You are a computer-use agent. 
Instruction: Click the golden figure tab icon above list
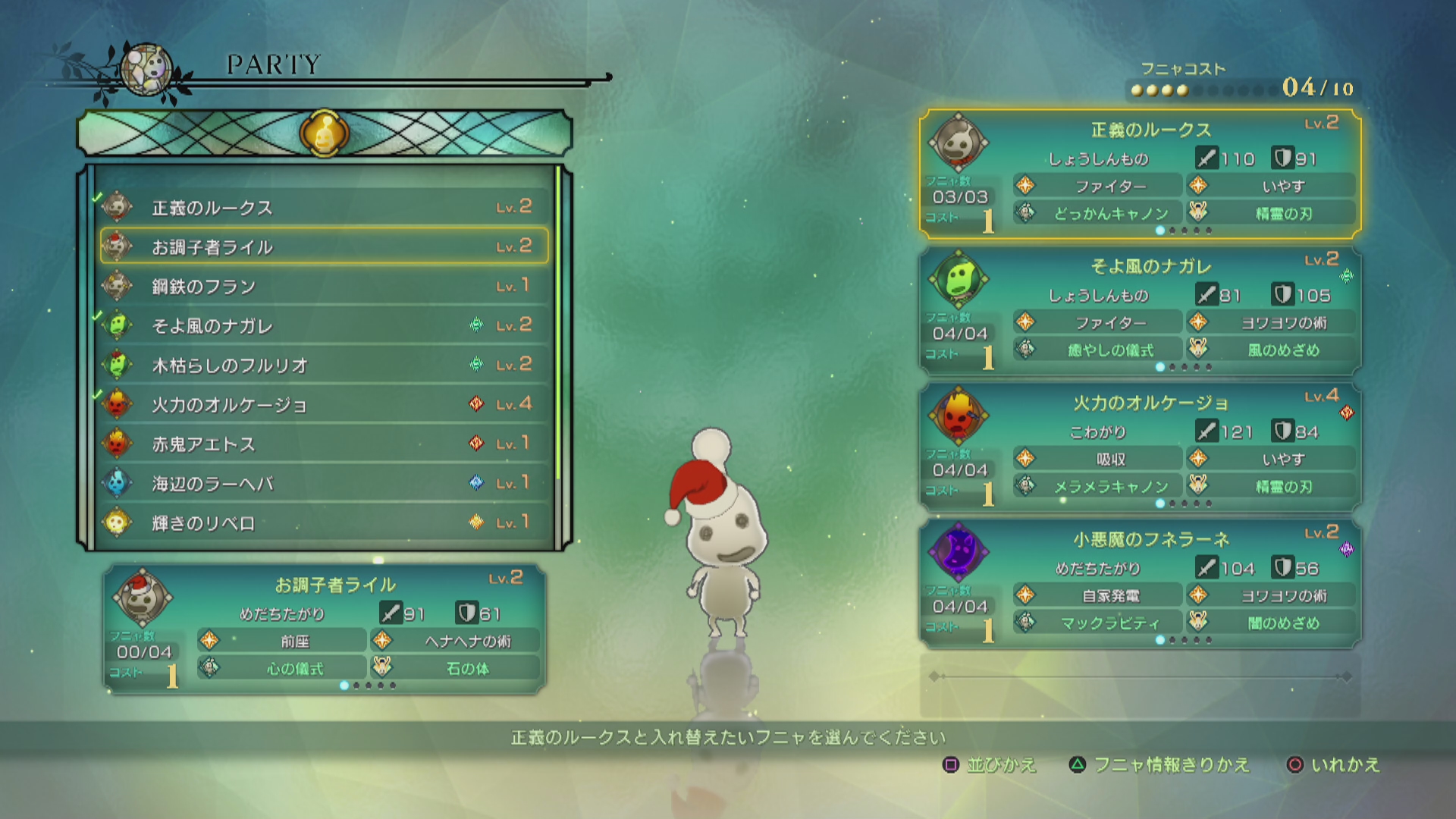click(x=325, y=133)
